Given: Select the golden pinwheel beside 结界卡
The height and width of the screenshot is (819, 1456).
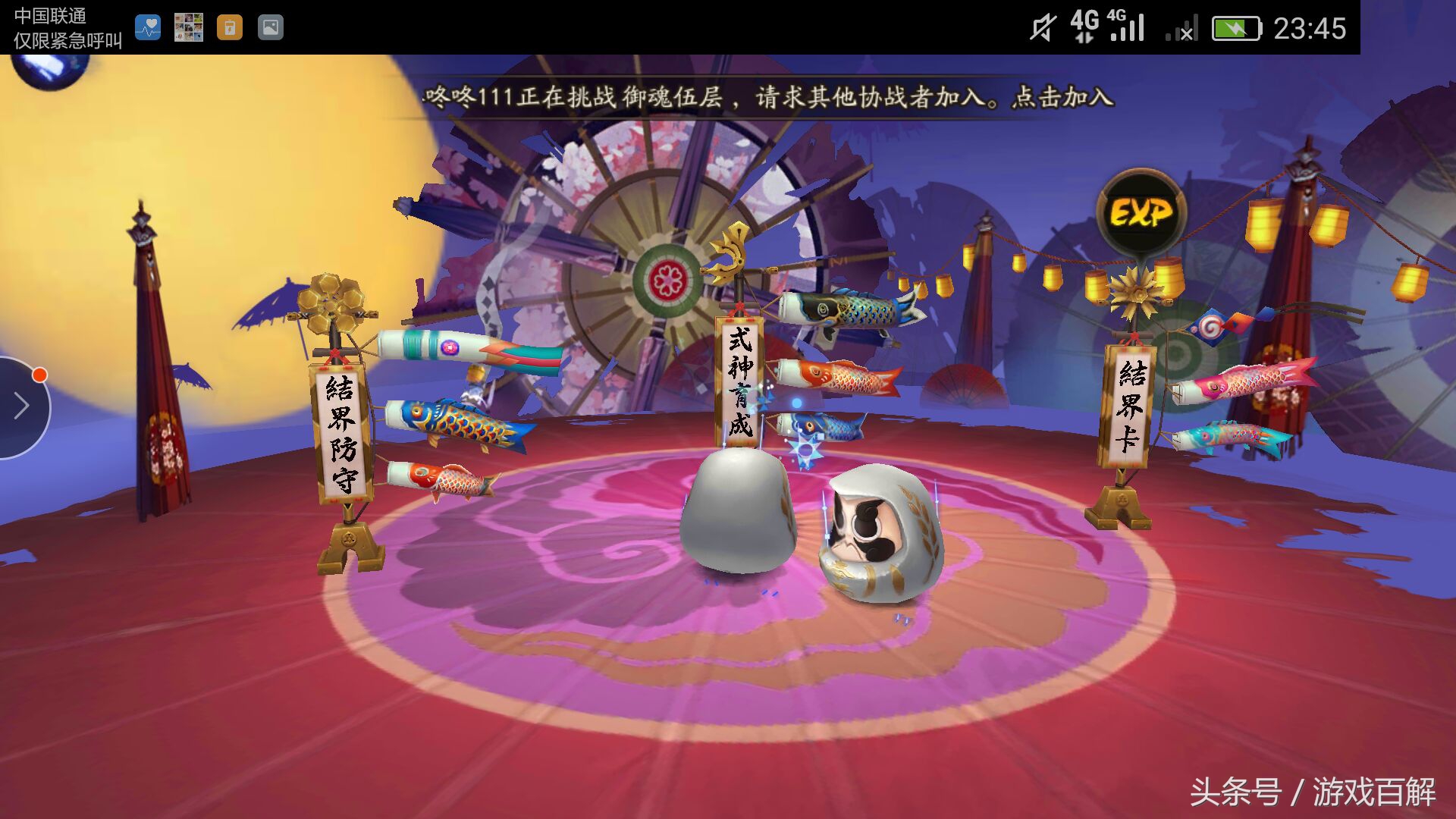Looking at the screenshot, I should (1134, 292).
